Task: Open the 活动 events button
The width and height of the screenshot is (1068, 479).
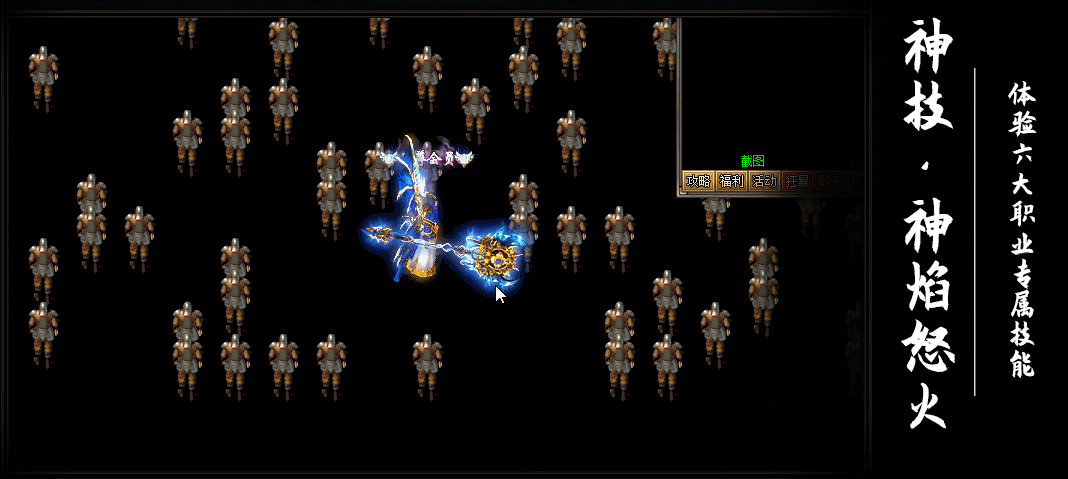Action: pyautogui.click(x=764, y=181)
